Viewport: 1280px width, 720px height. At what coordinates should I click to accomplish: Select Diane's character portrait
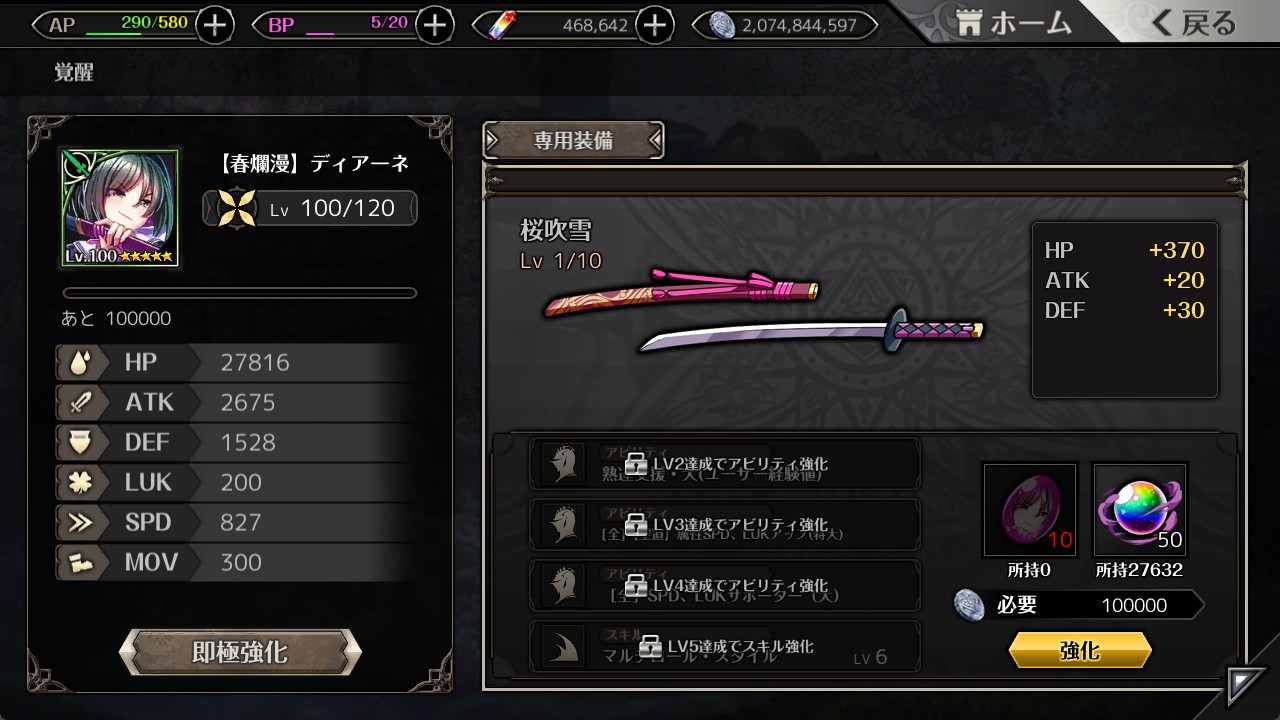coord(120,209)
